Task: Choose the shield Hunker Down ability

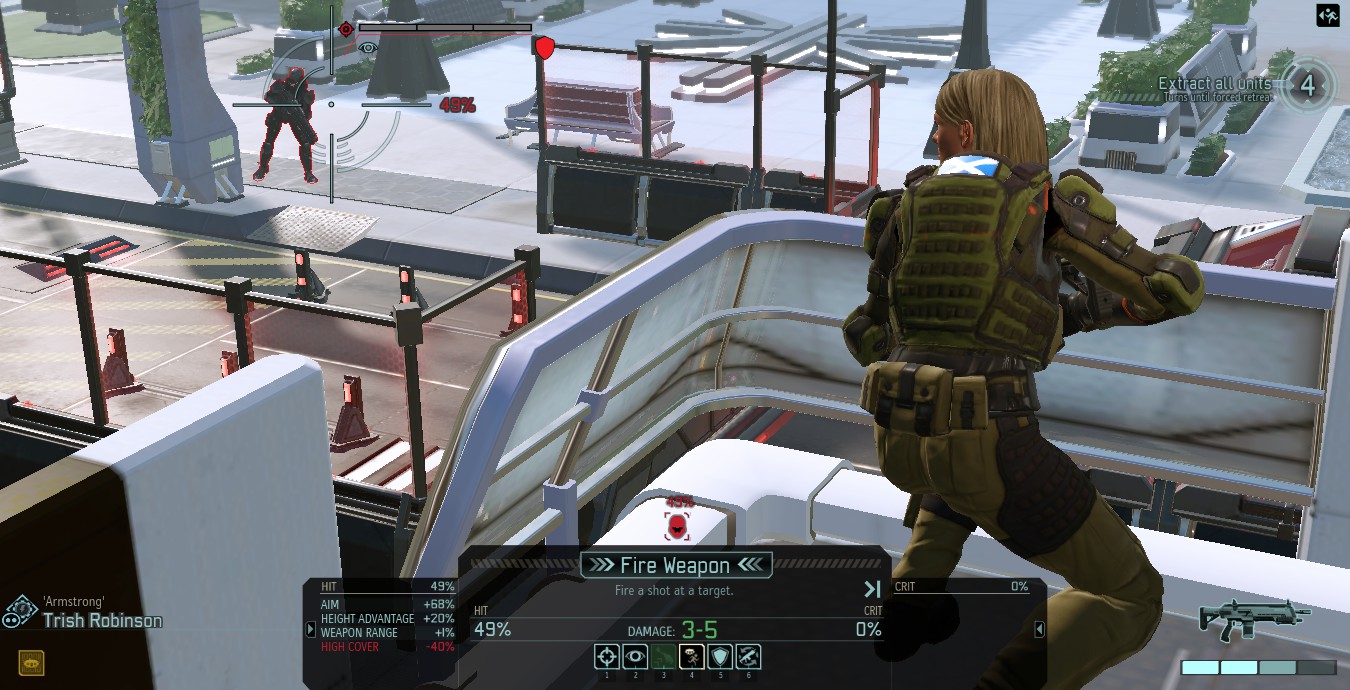Action: [720, 657]
